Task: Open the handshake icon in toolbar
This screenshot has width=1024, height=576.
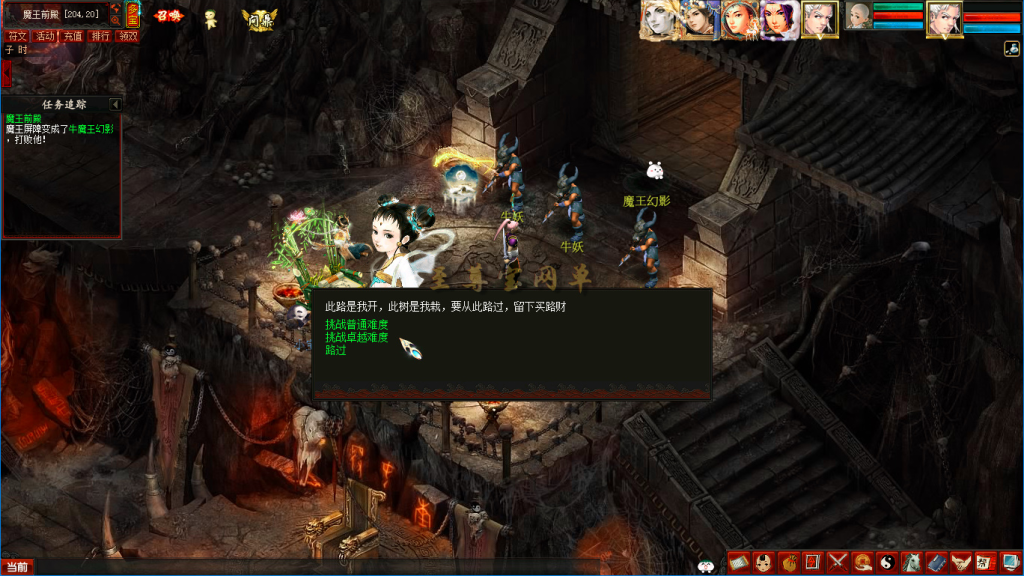Action: (960, 563)
